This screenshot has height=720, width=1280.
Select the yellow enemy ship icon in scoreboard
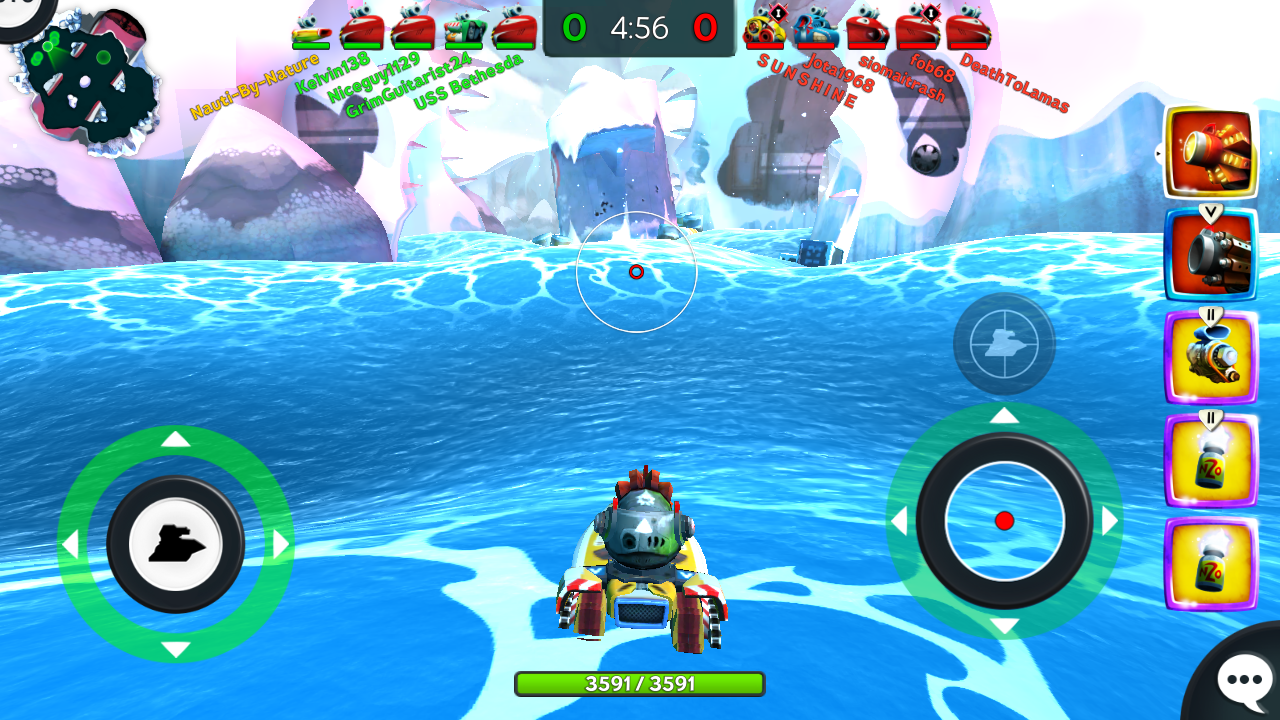pyautogui.click(x=766, y=28)
